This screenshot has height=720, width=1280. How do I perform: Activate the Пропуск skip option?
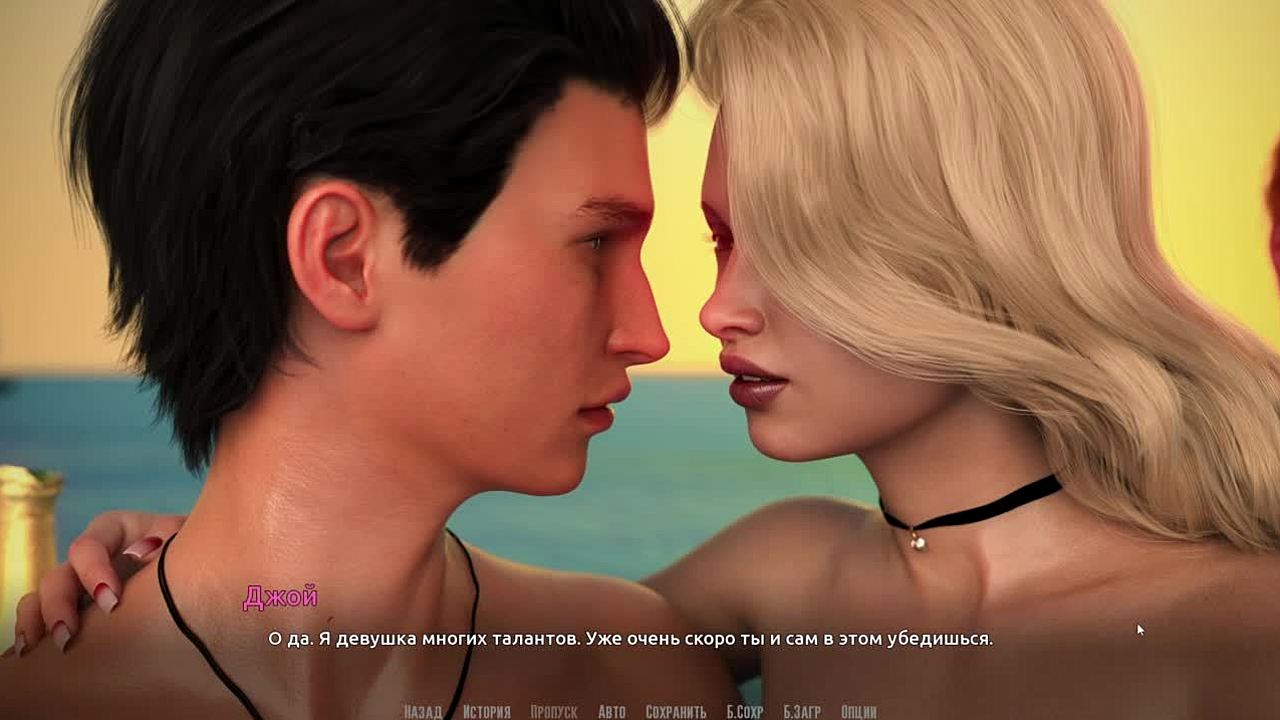click(553, 712)
